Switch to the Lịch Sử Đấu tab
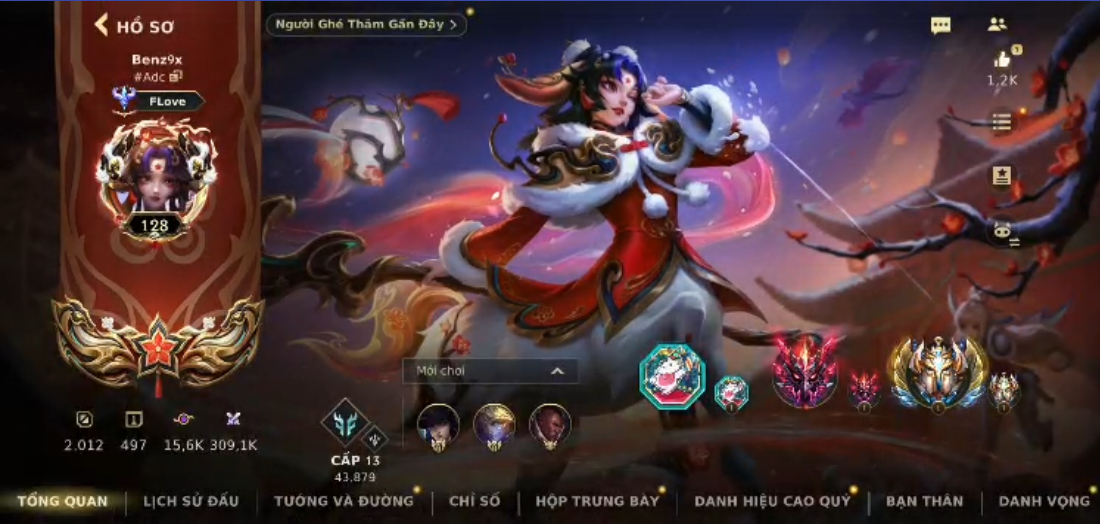This screenshot has height=524, width=1100. coord(191,501)
